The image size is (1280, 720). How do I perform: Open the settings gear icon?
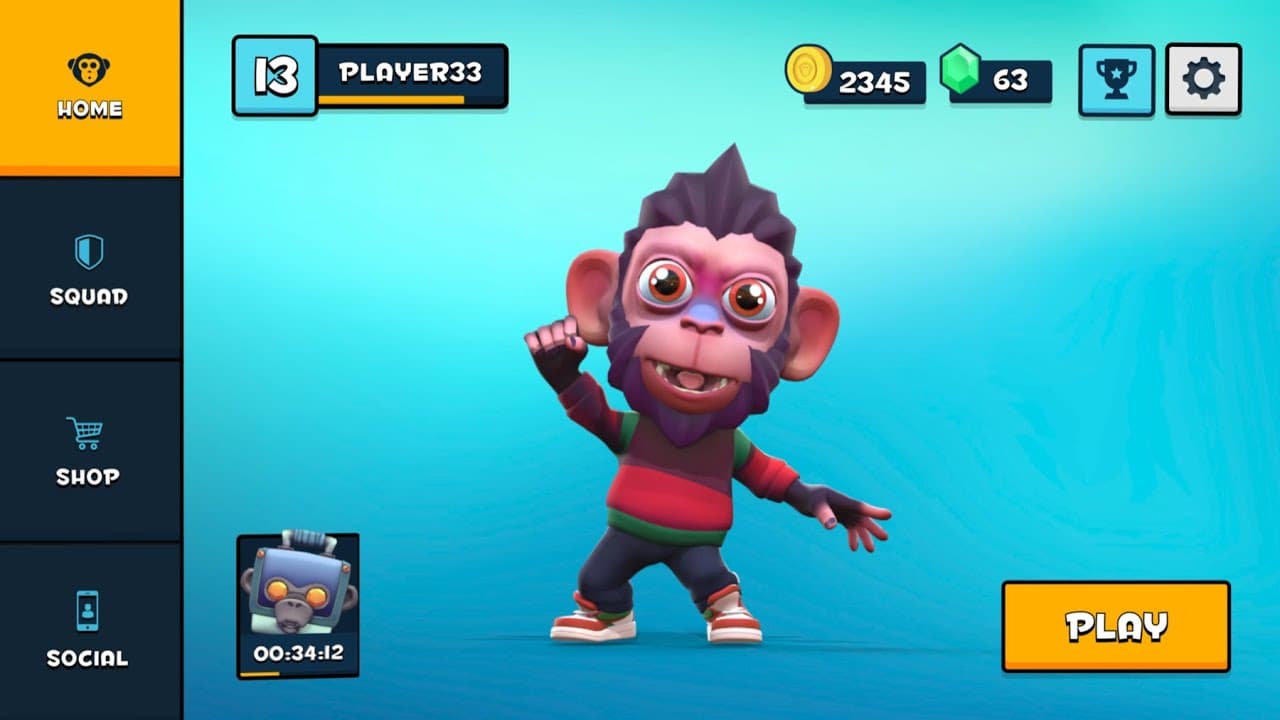[x=1204, y=80]
